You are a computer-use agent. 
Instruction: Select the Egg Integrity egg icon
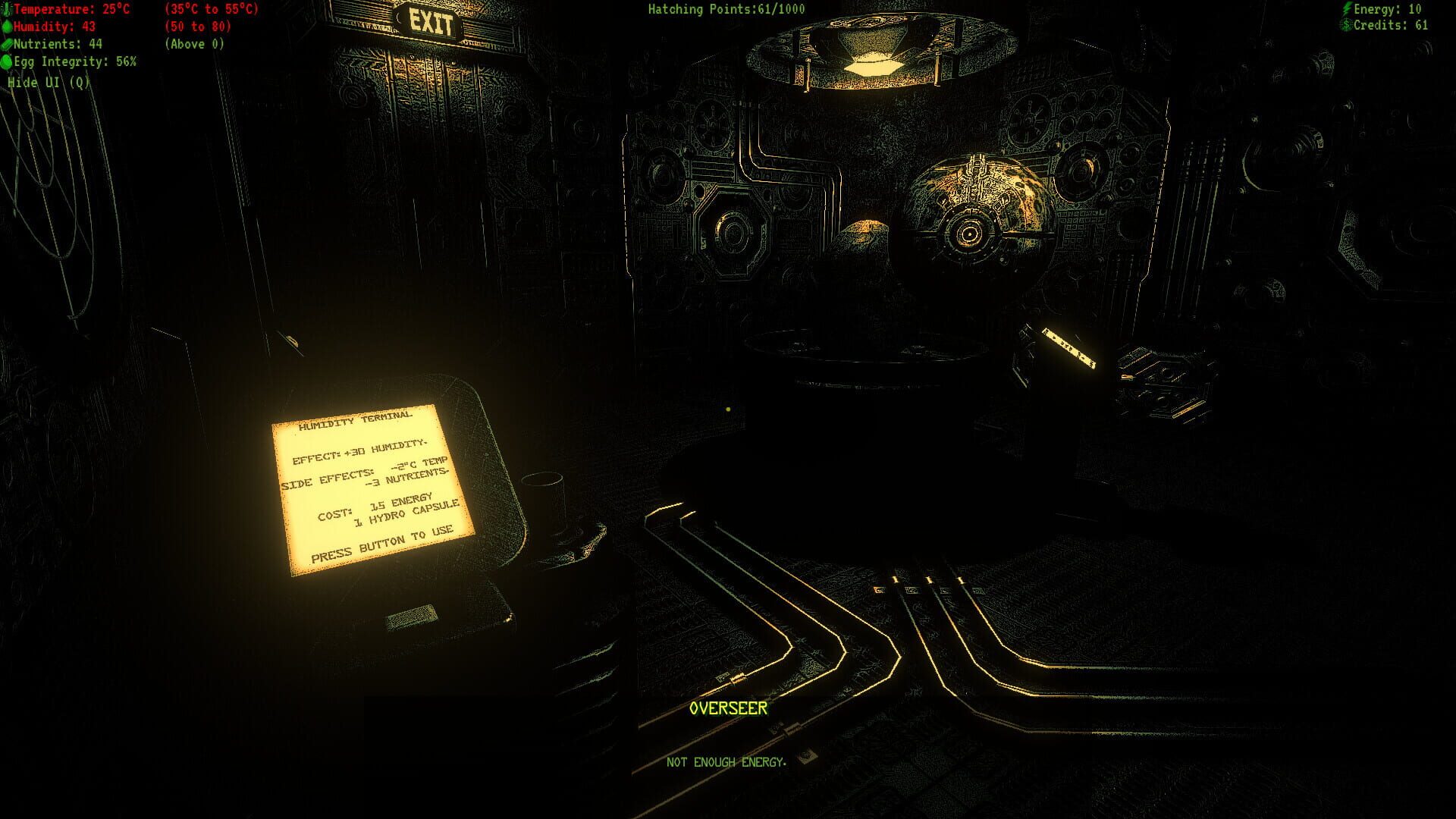(8, 62)
